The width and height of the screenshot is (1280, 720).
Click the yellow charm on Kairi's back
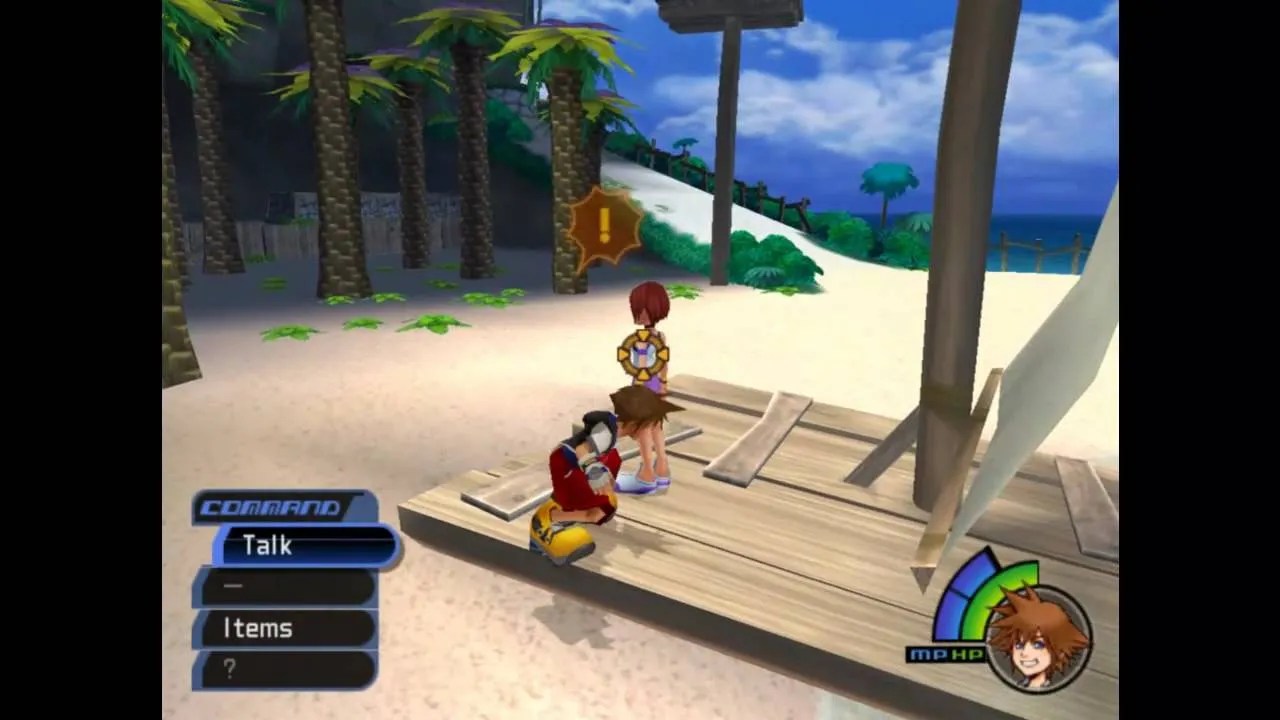pyautogui.click(x=645, y=352)
